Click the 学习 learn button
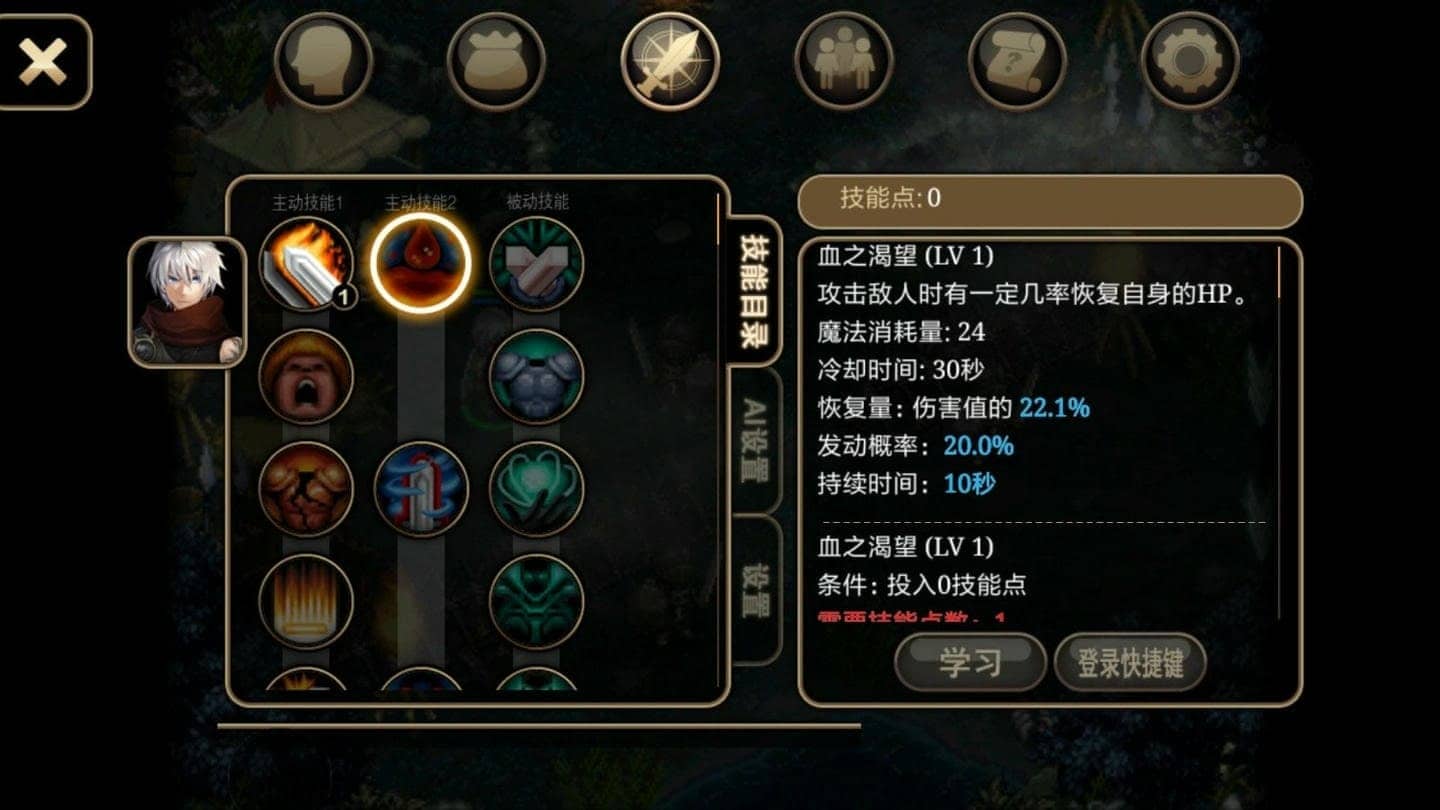This screenshot has height=810, width=1440. (971, 663)
